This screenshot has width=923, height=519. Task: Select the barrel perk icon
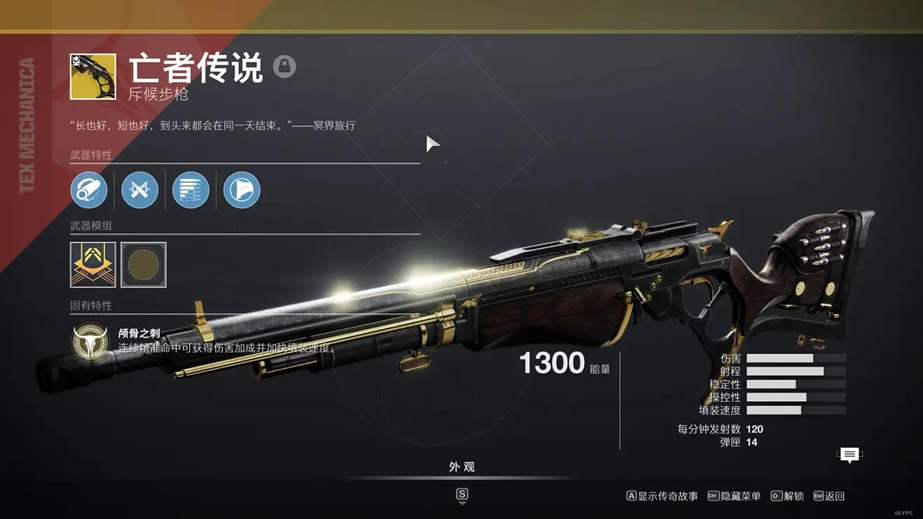89,190
